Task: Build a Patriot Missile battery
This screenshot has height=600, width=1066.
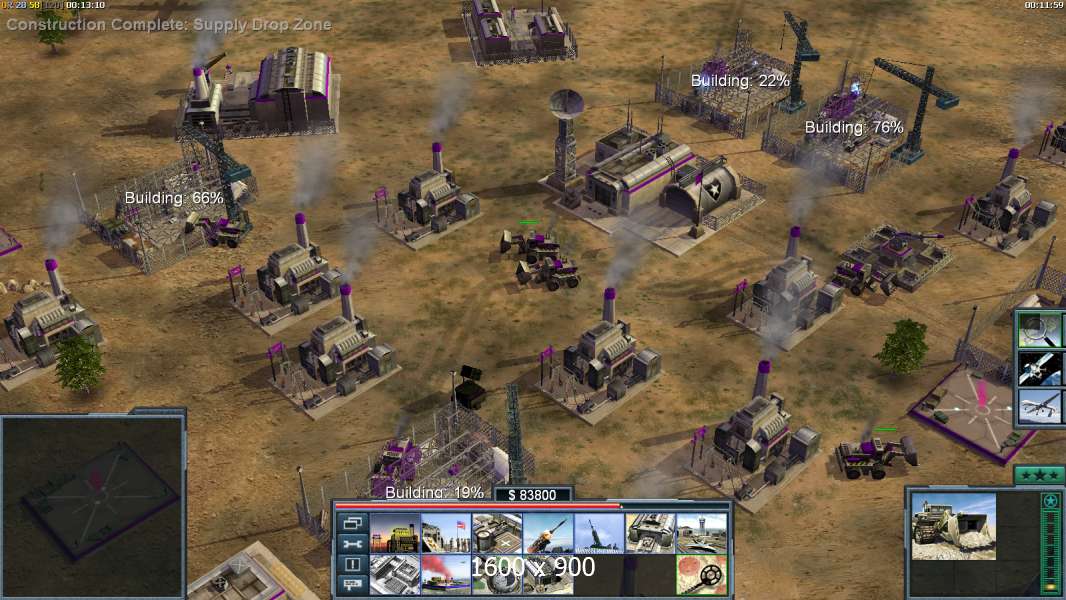Action: tap(548, 533)
